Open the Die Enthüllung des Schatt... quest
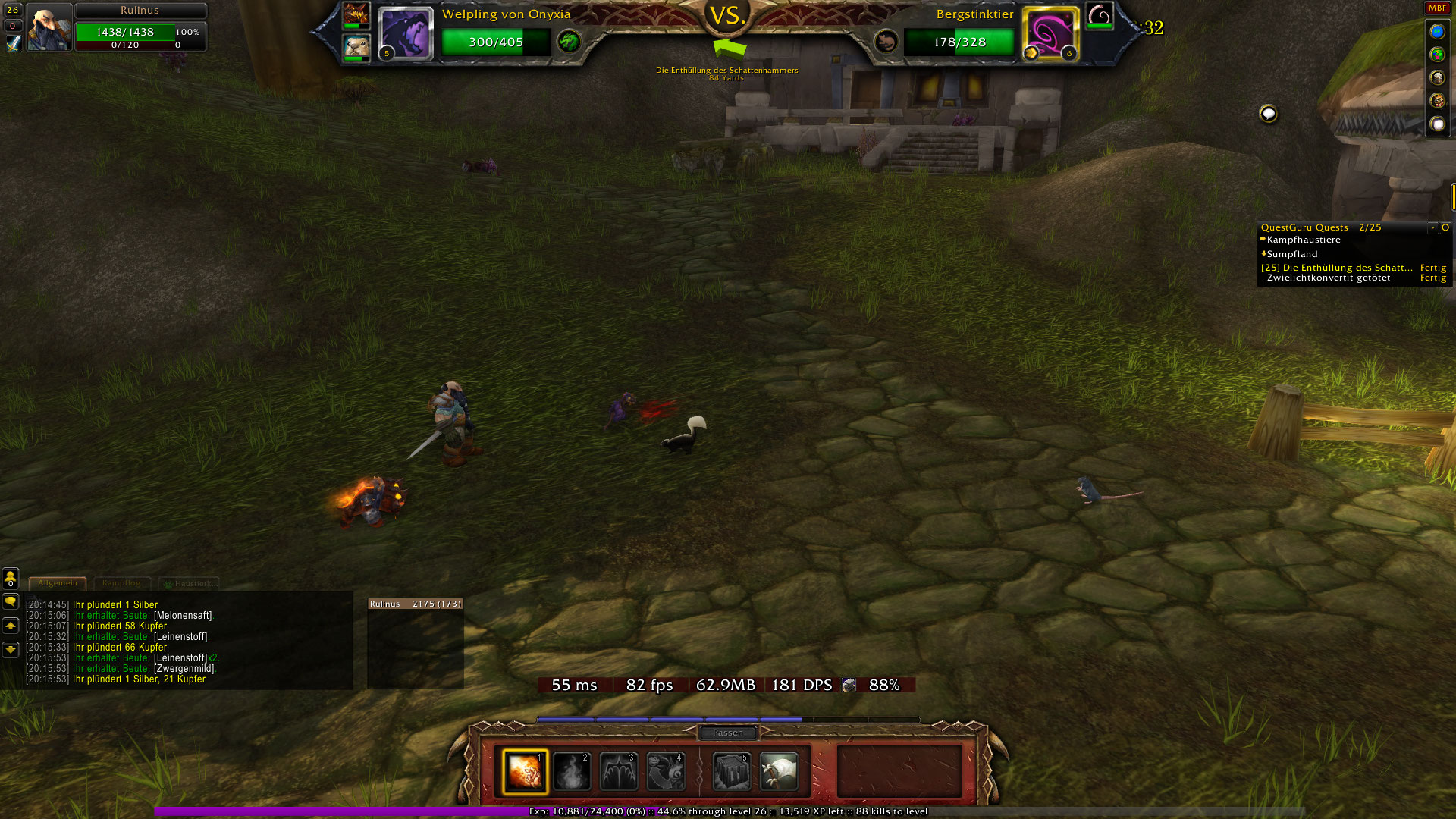The width and height of the screenshot is (1456, 819). pos(1337,268)
